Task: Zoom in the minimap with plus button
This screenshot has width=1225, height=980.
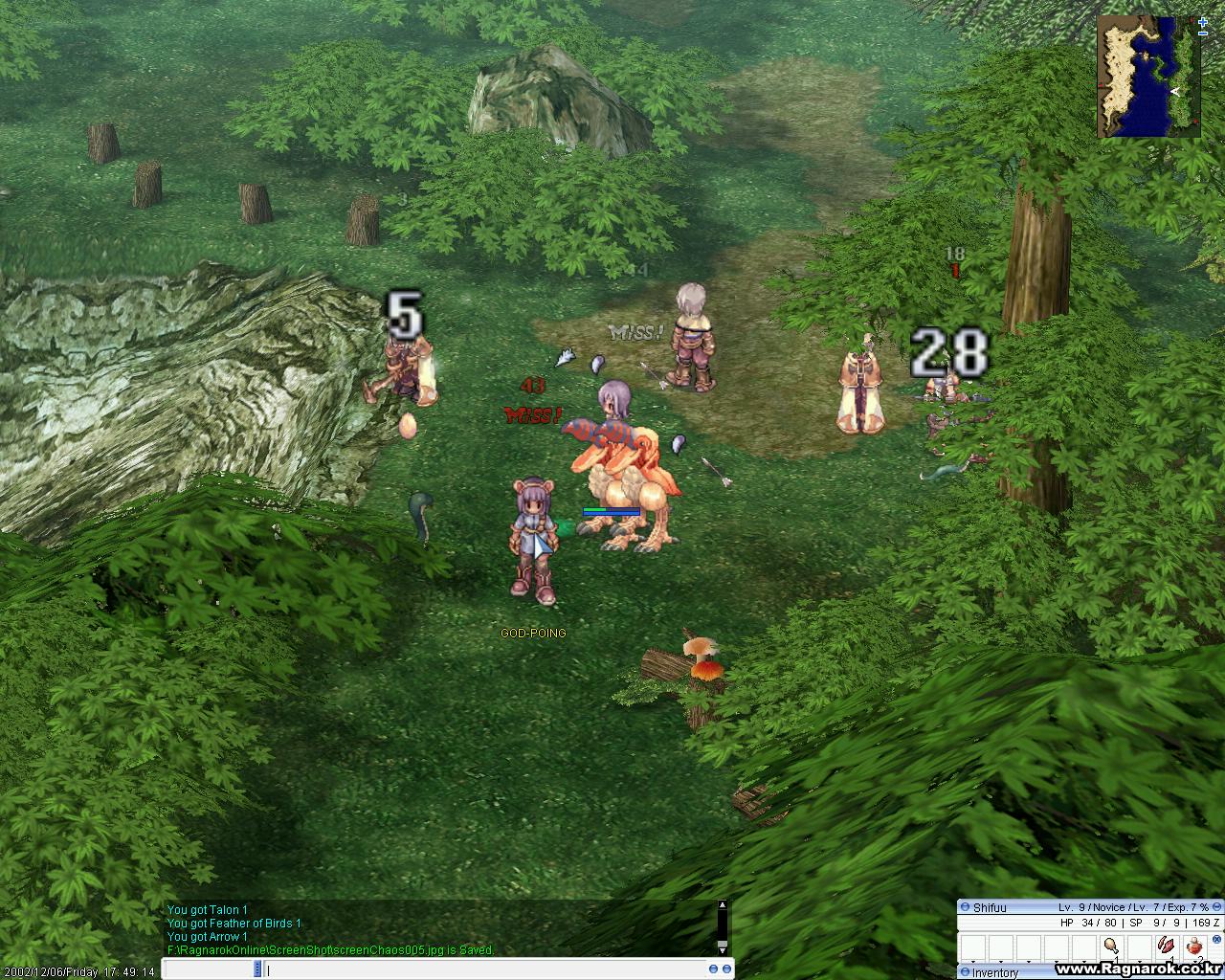Action: click(1202, 22)
